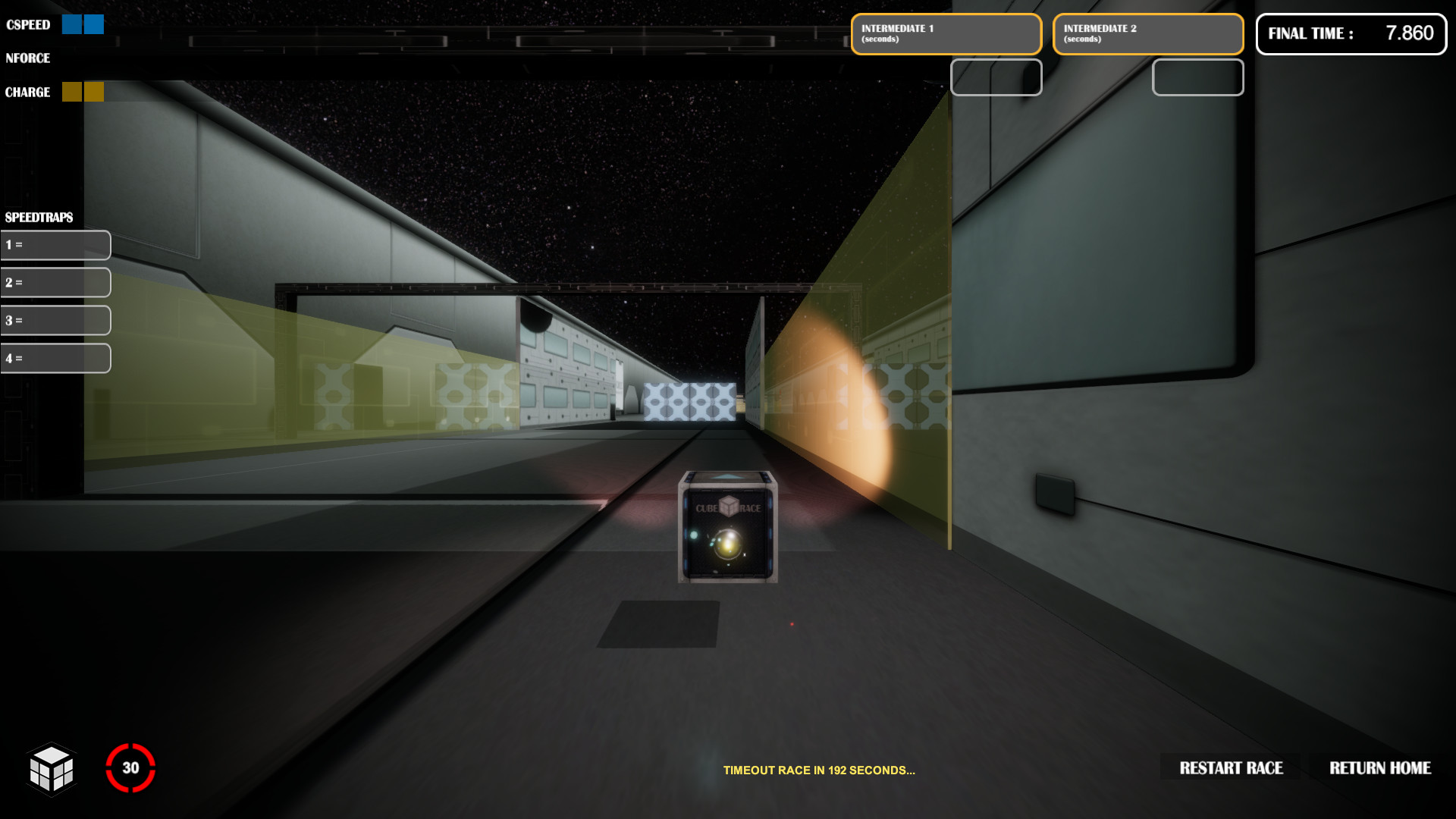Click the gold CHARGE meter segments
Image resolution: width=1456 pixels, height=819 pixels.
(x=82, y=91)
